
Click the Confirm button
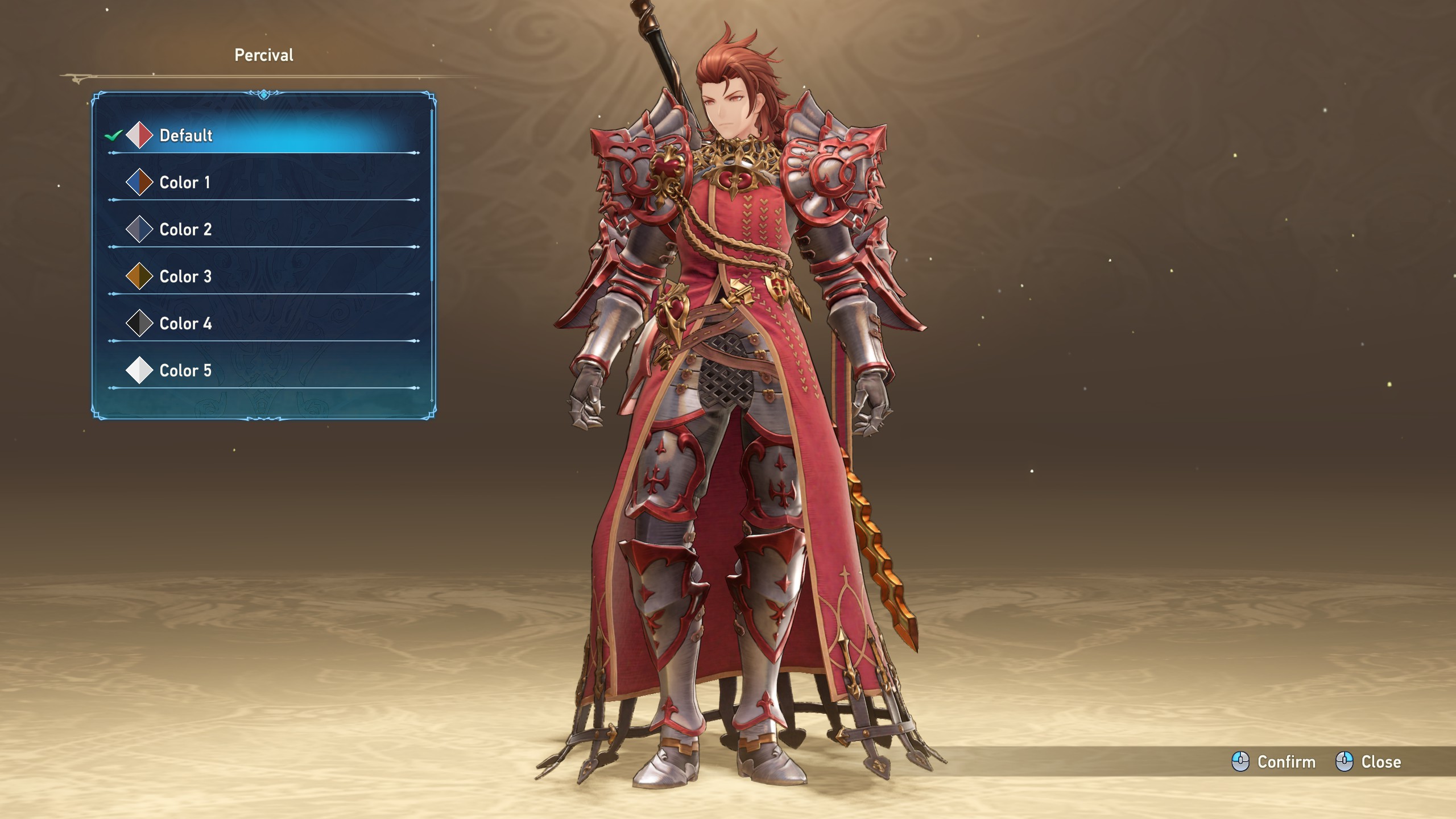pos(1274,762)
